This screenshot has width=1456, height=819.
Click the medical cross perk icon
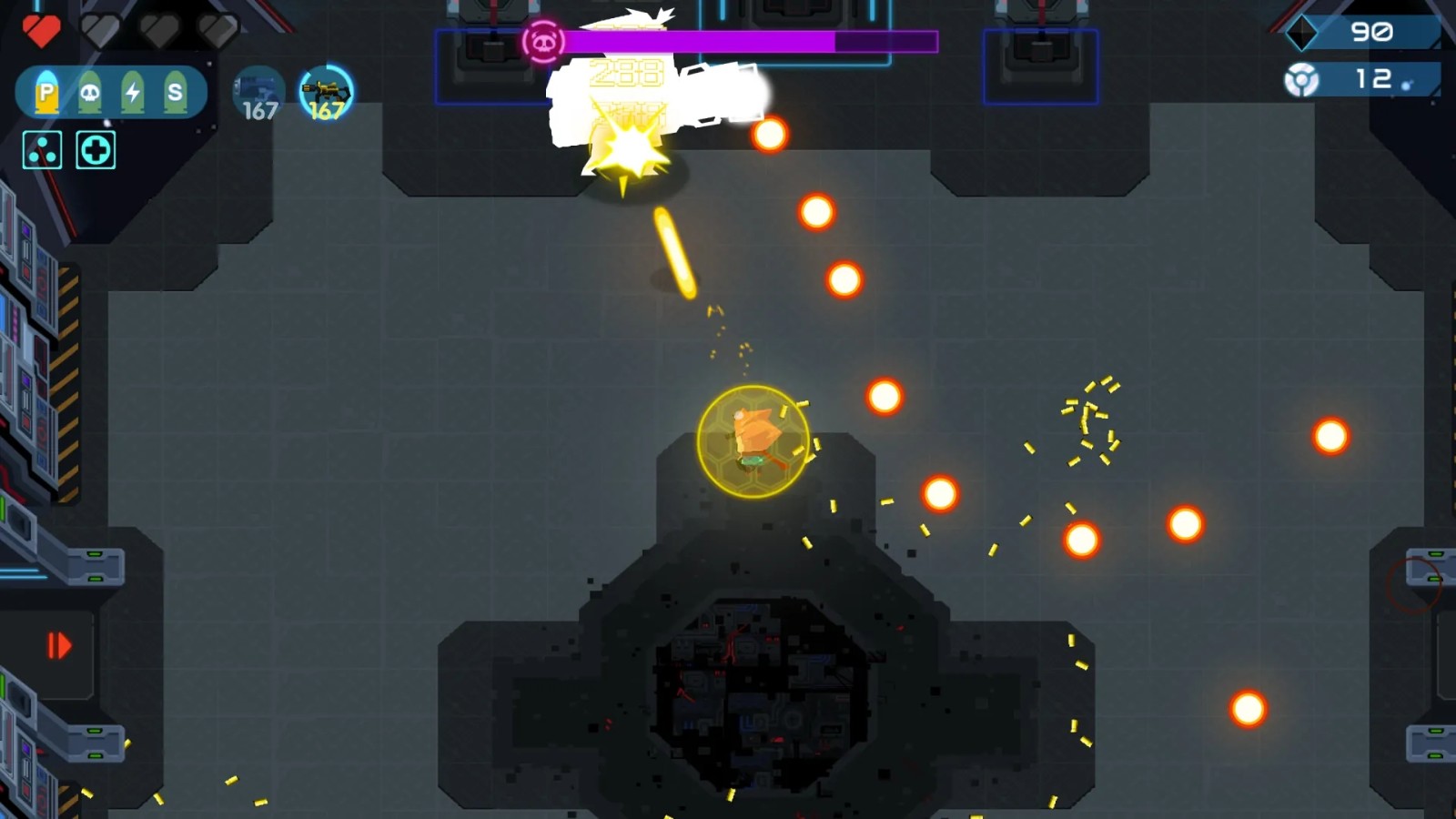coord(96,150)
